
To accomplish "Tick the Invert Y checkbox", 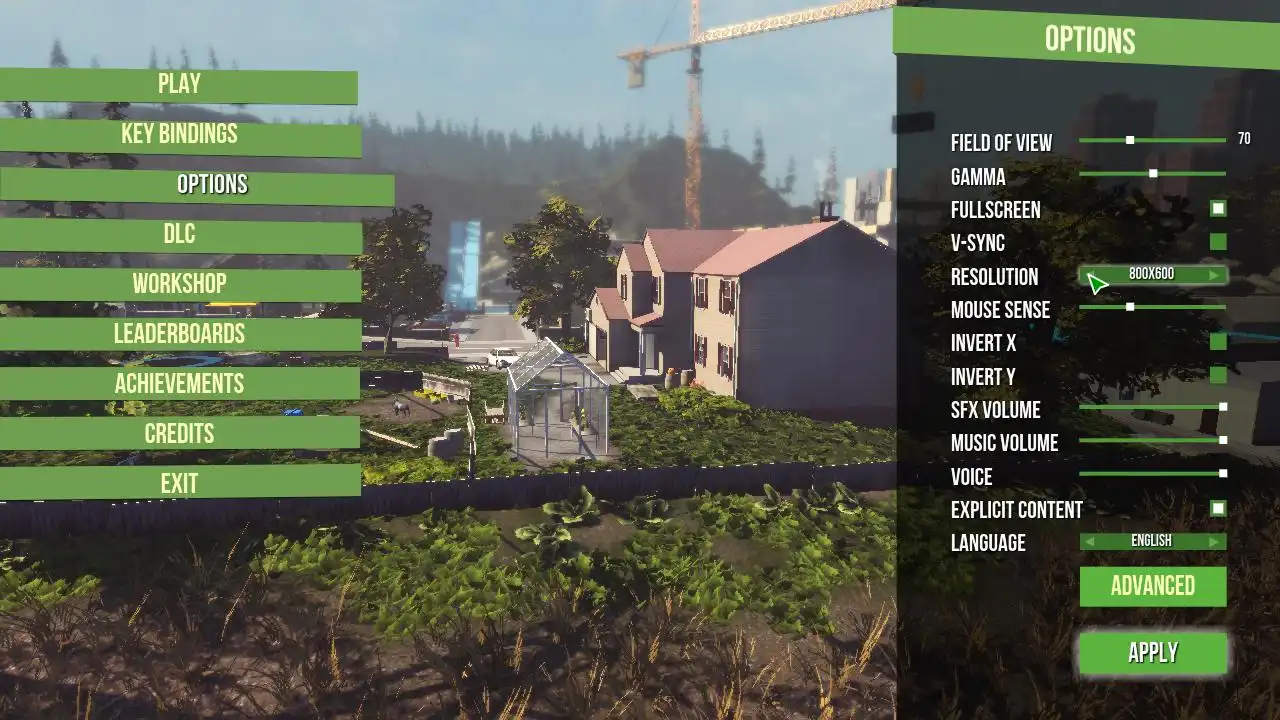I will [x=1218, y=375].
